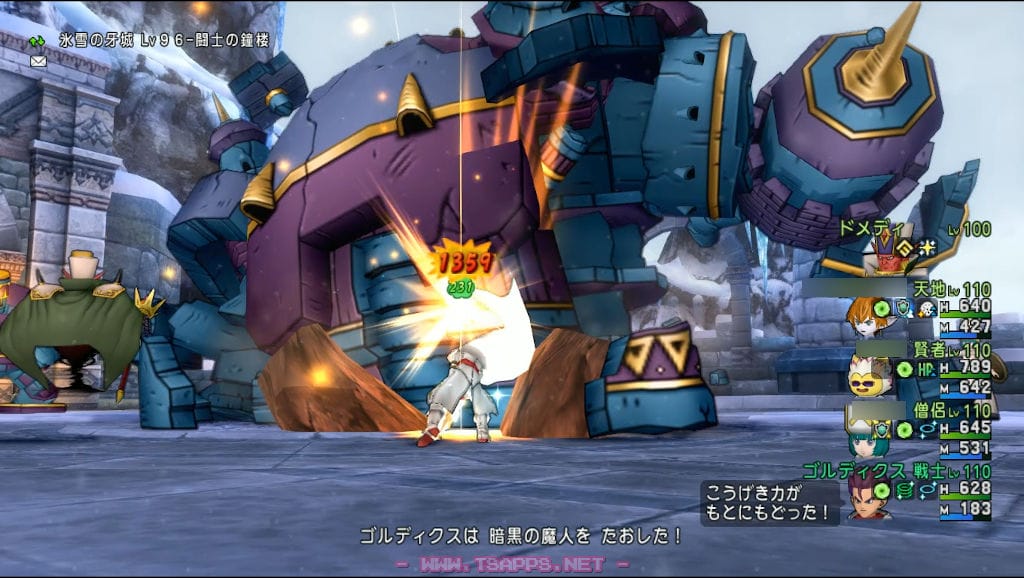
Task: Select the 僧侶 party member portrait
Action: (866, 436)
